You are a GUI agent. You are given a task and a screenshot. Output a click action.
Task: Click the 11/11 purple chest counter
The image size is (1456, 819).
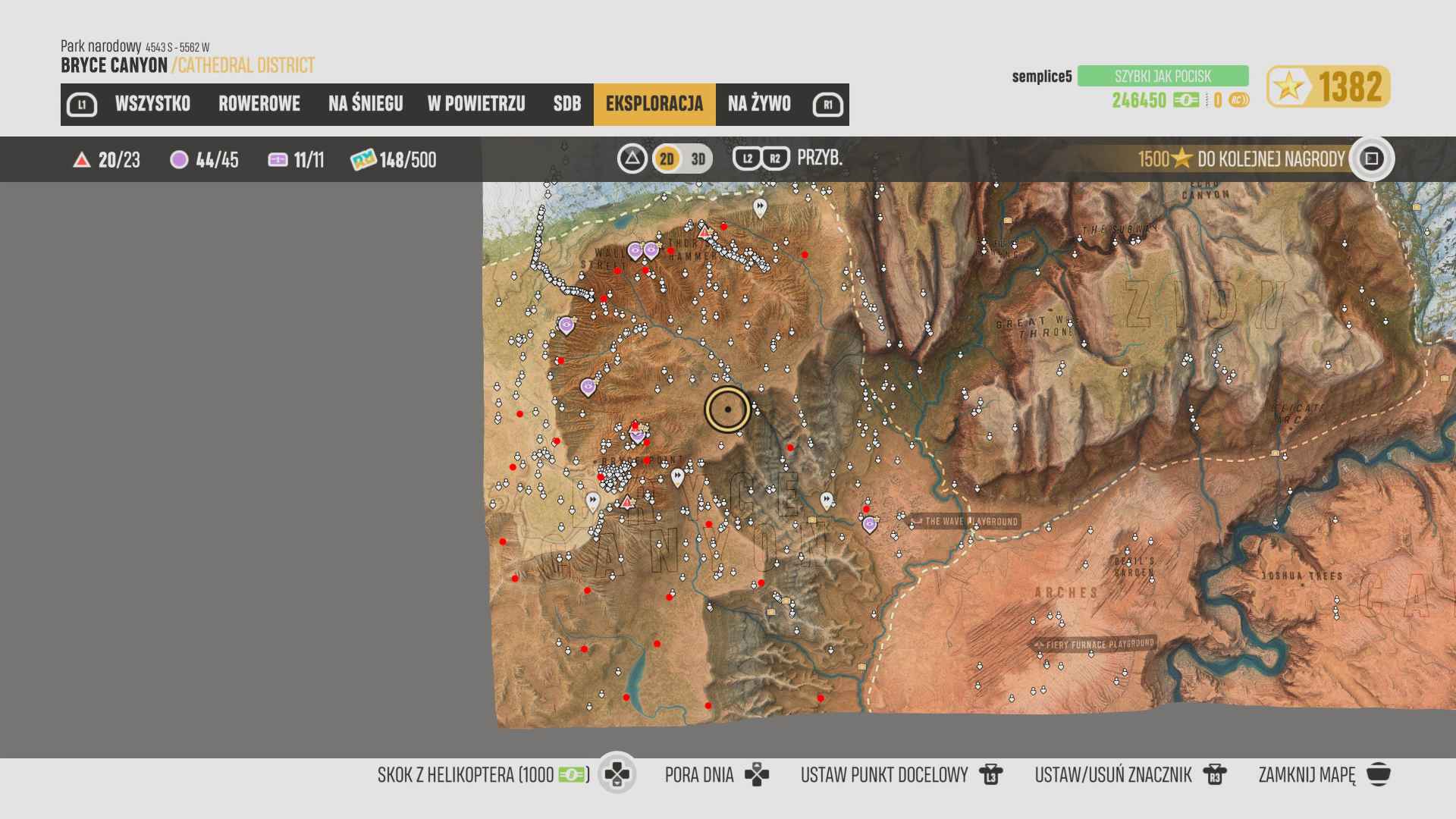[297, 160]
